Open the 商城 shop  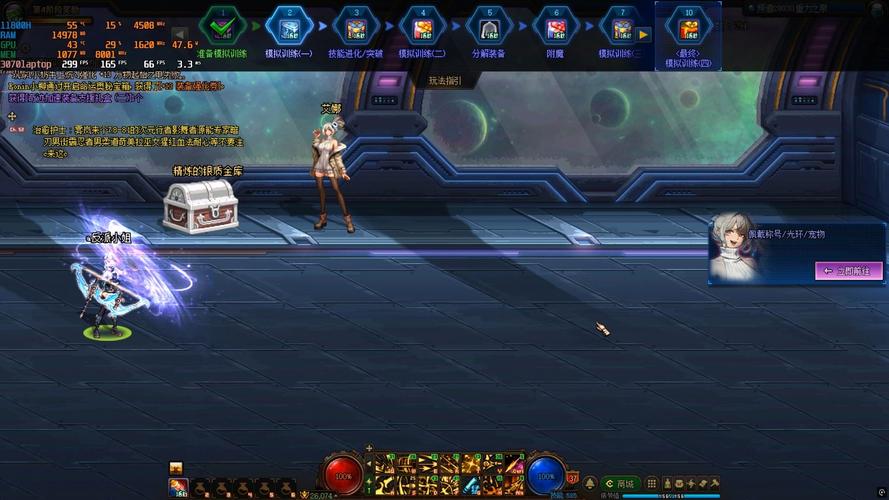620,484
